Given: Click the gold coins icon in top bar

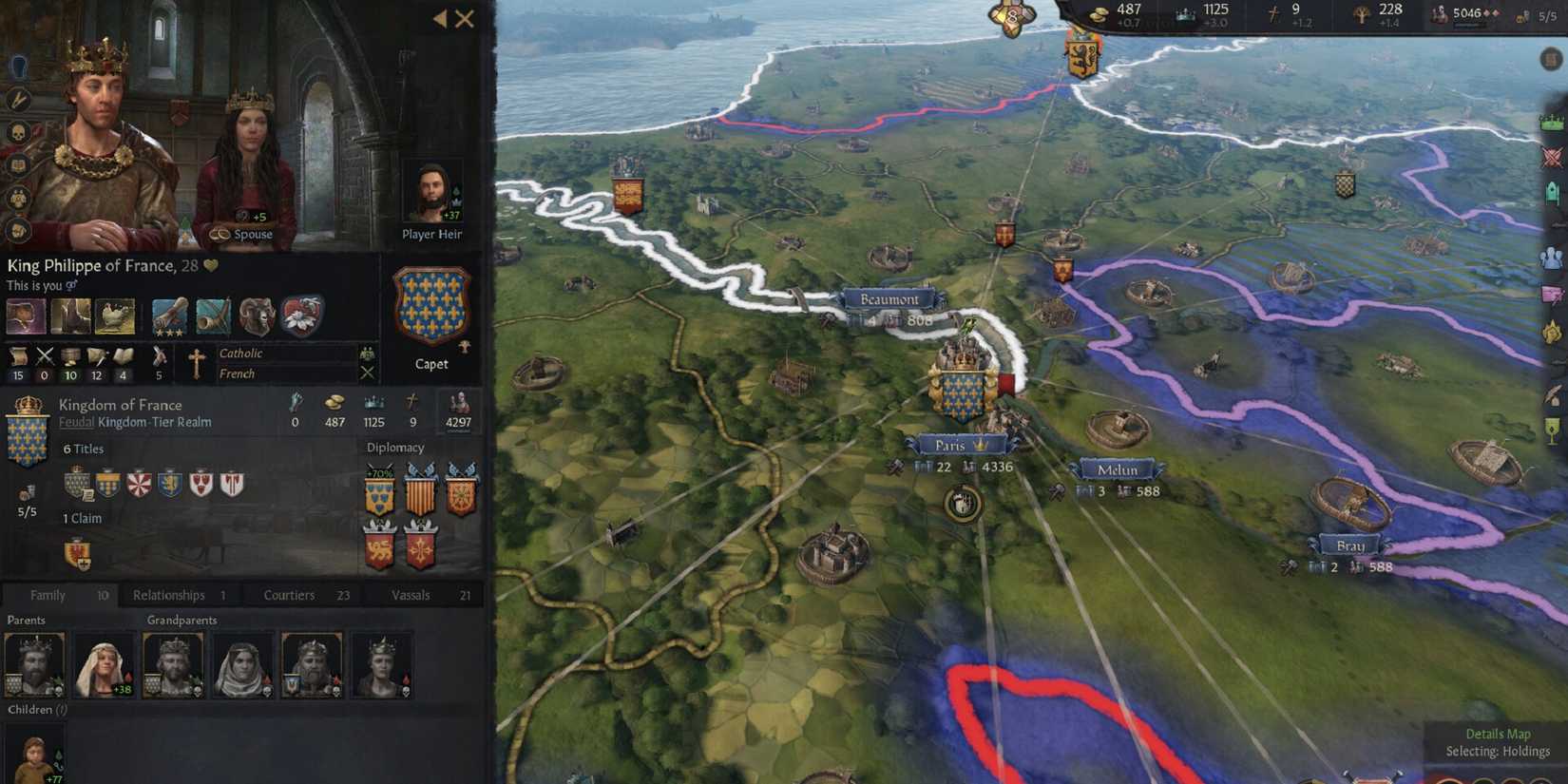Looking at the screenshot, I should tap(1099, 12).
